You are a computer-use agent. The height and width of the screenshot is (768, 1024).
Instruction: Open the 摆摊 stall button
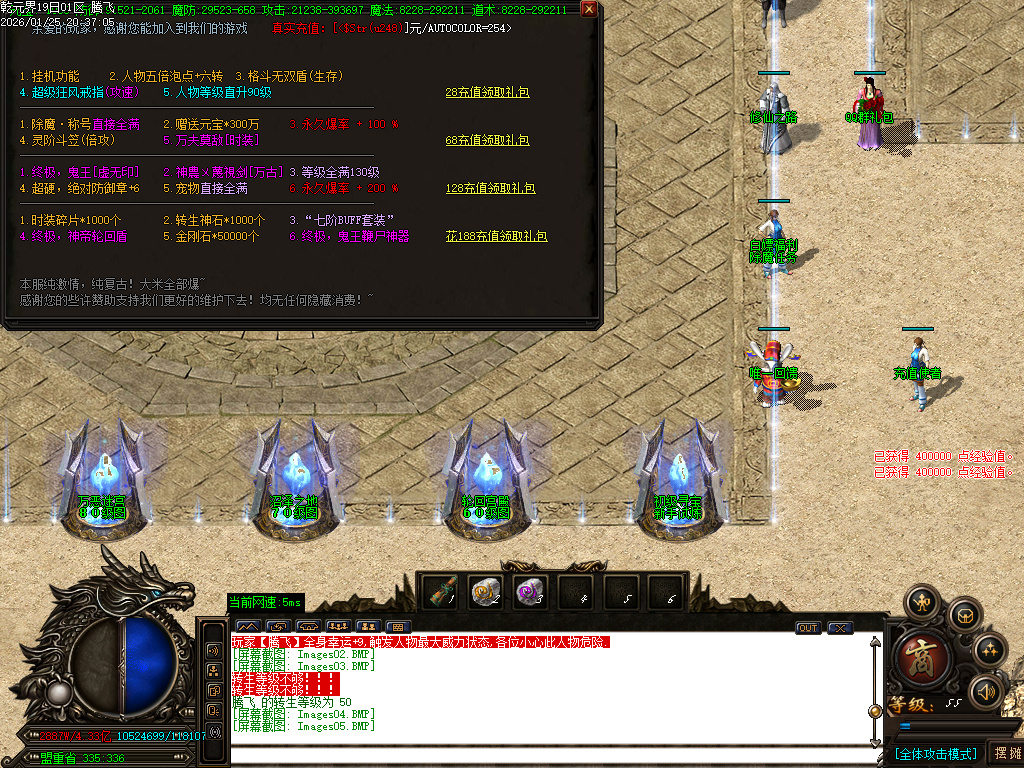(1006, 753)
